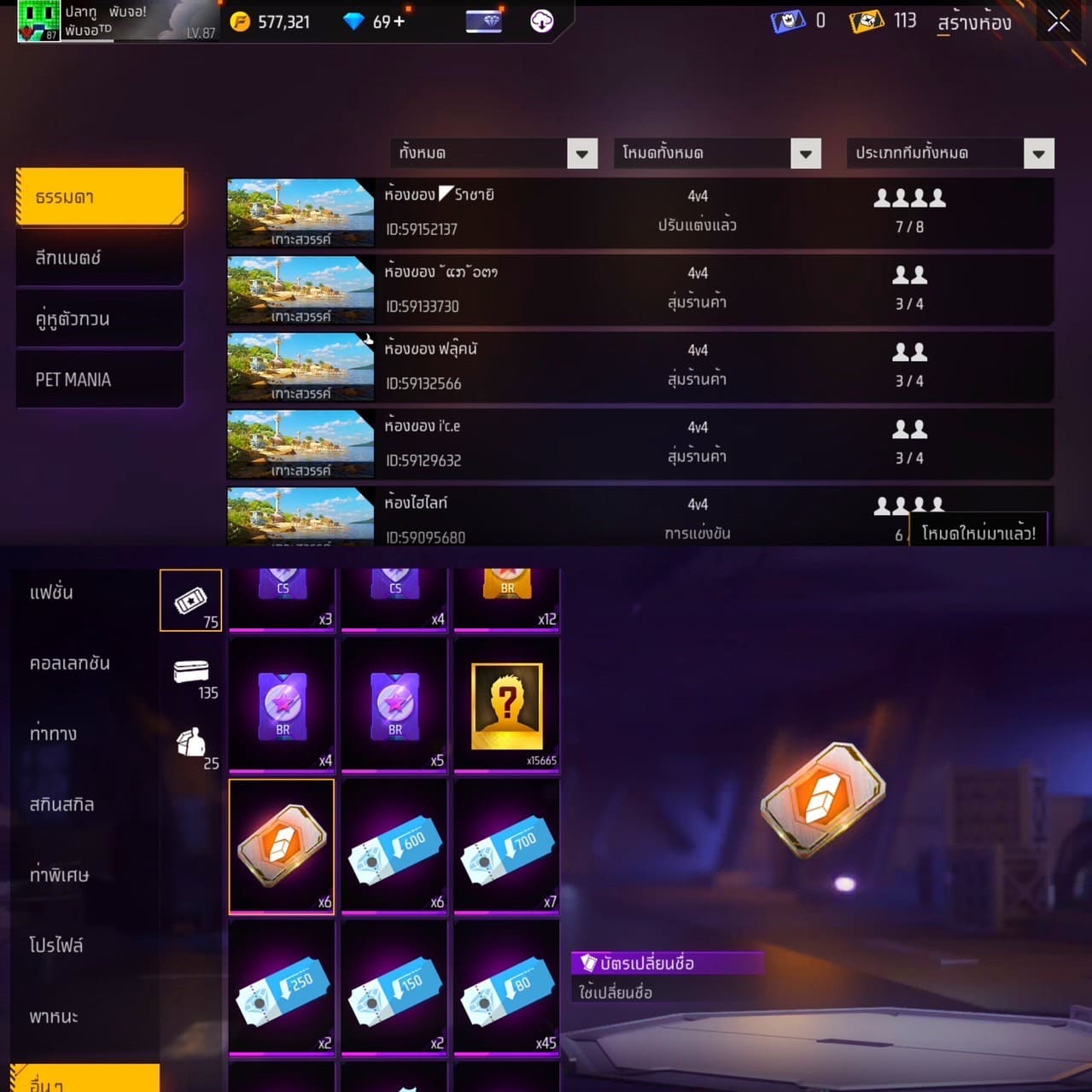Pick the room with ID:59132566
Screen dimensions: 1092x1092
pyautogui.click(x=639, y=367)
